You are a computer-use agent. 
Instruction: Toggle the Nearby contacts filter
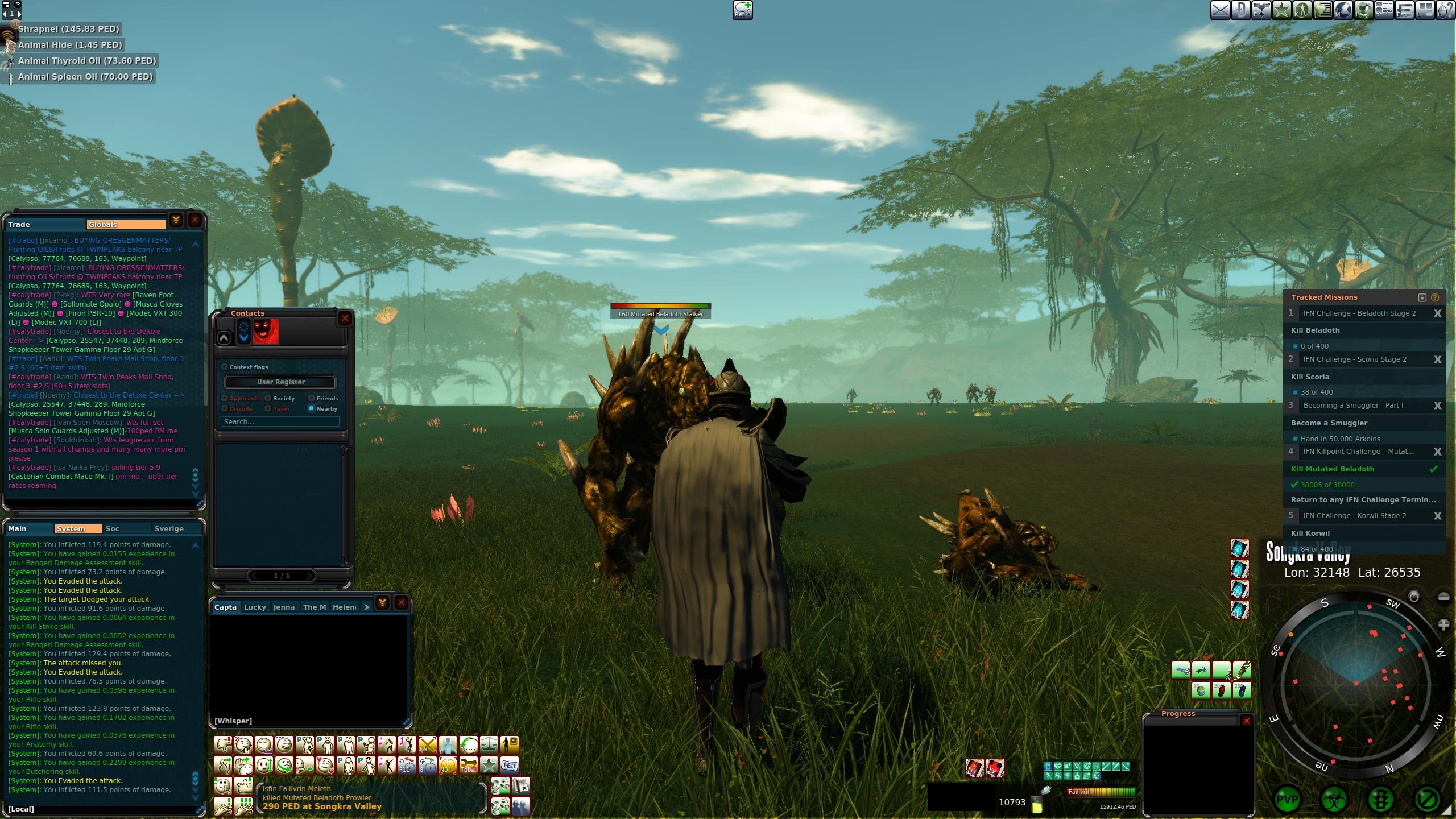(x=312, y=408)
